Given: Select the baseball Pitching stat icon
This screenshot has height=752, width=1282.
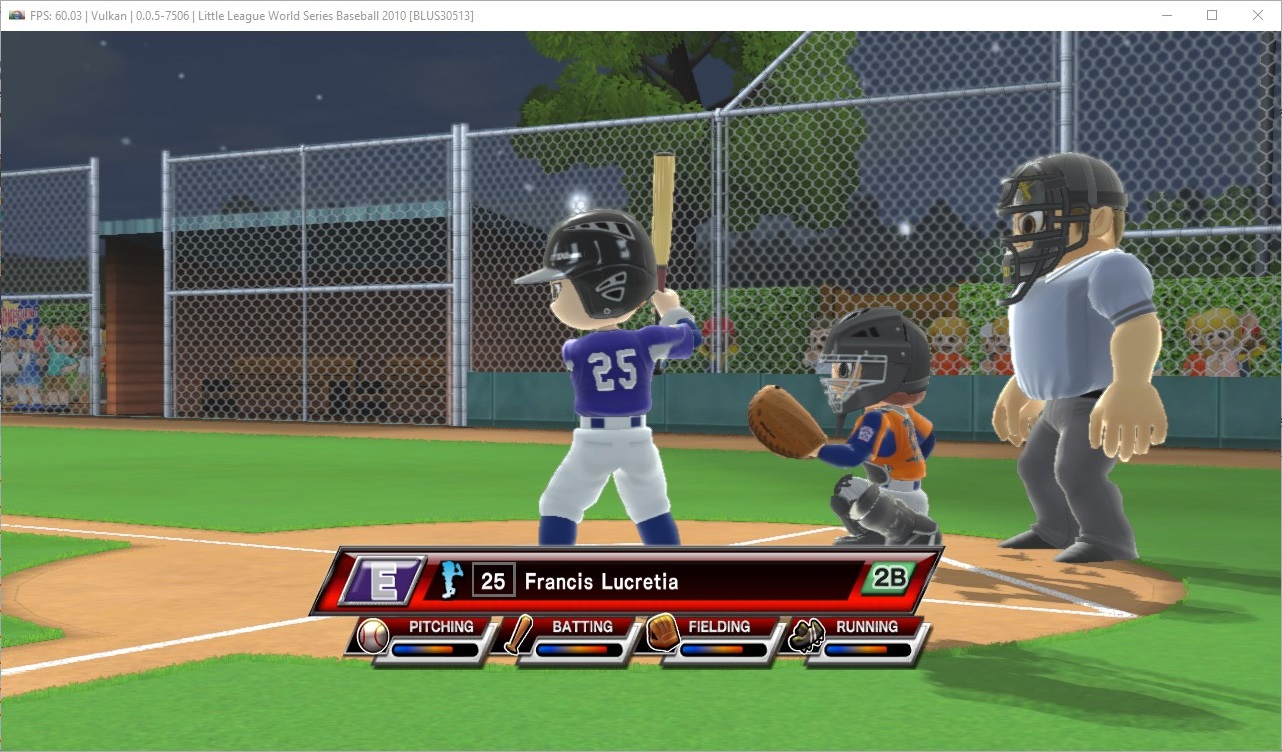Looking at the screenshot, I should pos(372,635).
